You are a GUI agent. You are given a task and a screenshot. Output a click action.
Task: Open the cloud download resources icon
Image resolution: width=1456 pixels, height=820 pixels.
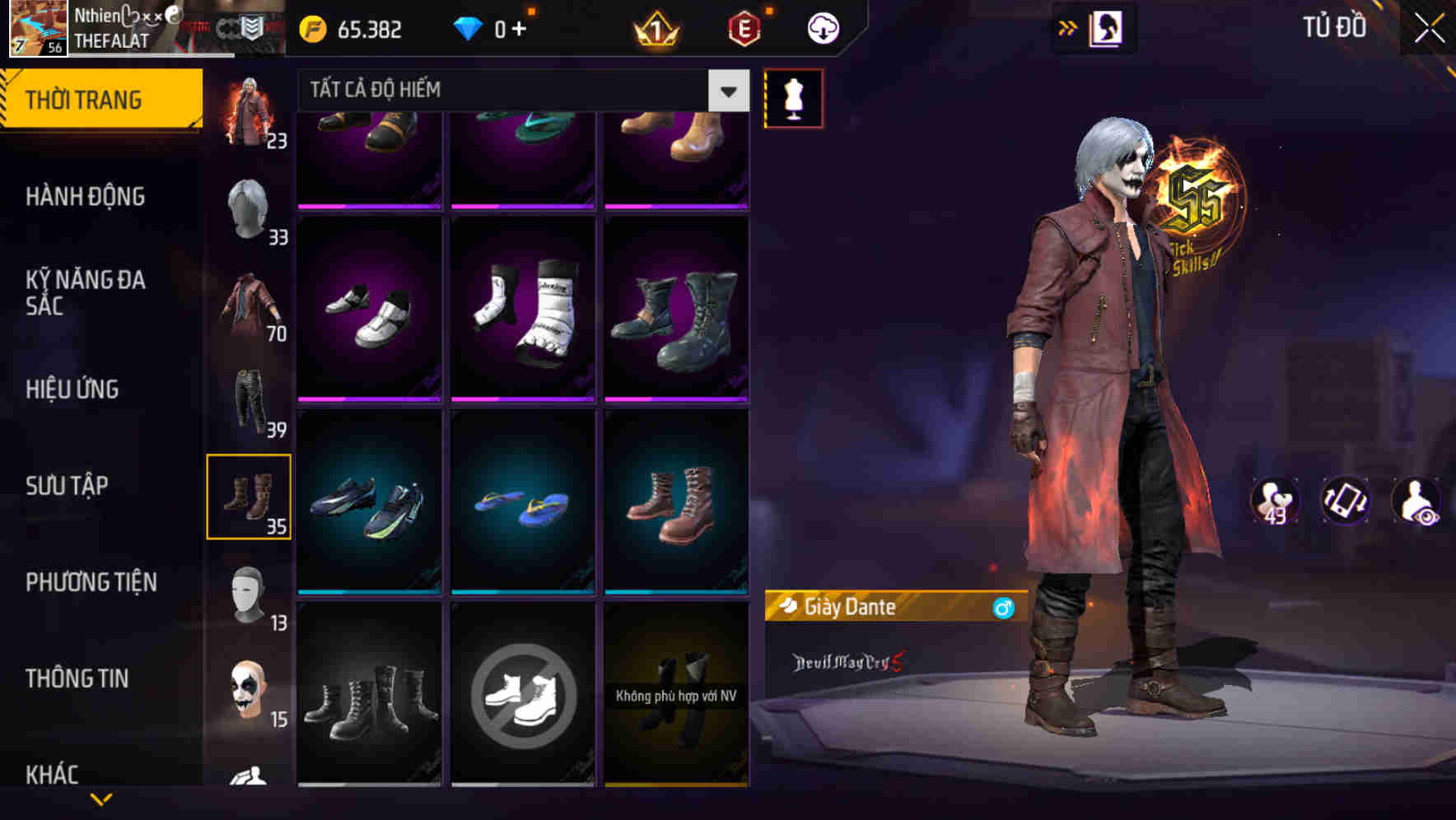pyautogui.click(x=821, y=27)
